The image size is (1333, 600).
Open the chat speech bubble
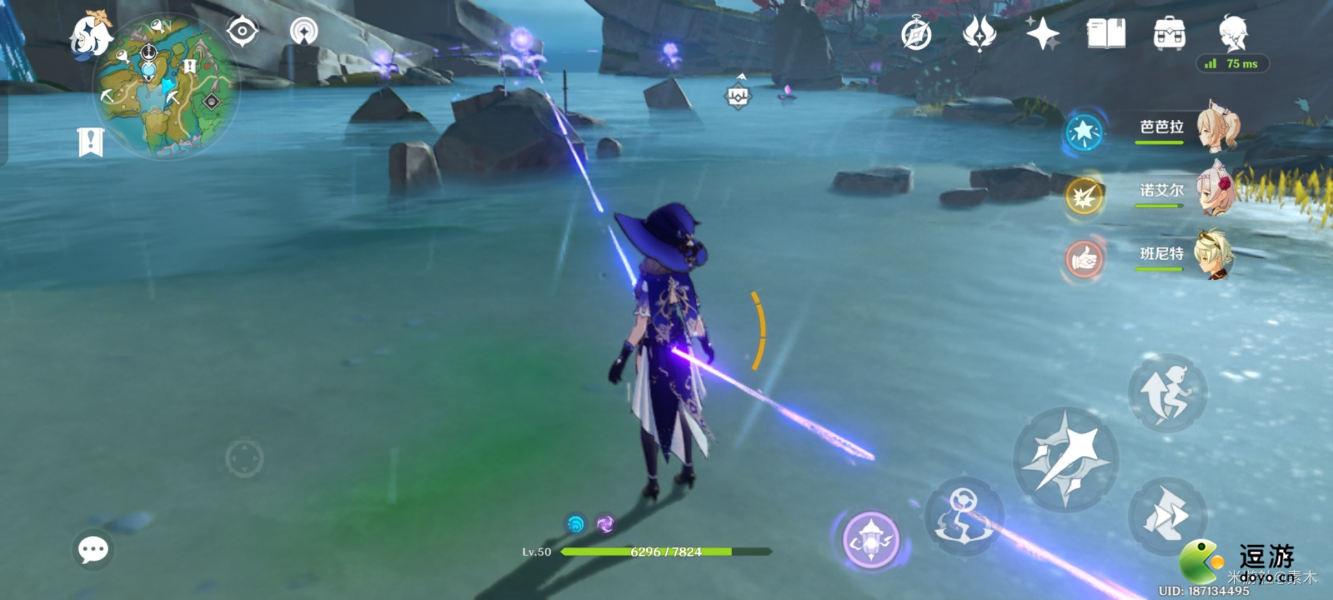[x=93, y=548]
